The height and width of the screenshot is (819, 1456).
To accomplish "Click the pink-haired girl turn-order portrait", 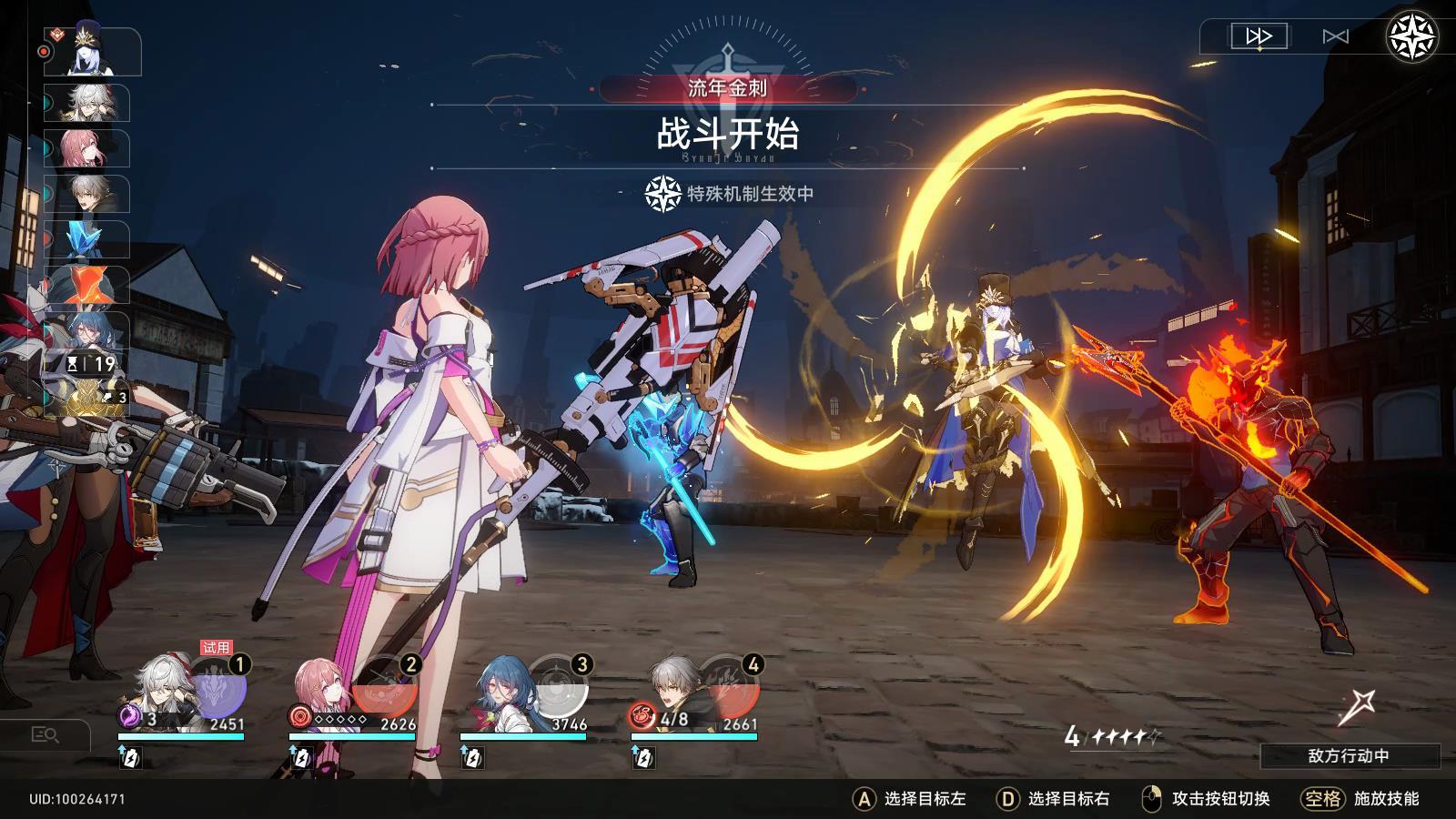I will coord(91,149).
